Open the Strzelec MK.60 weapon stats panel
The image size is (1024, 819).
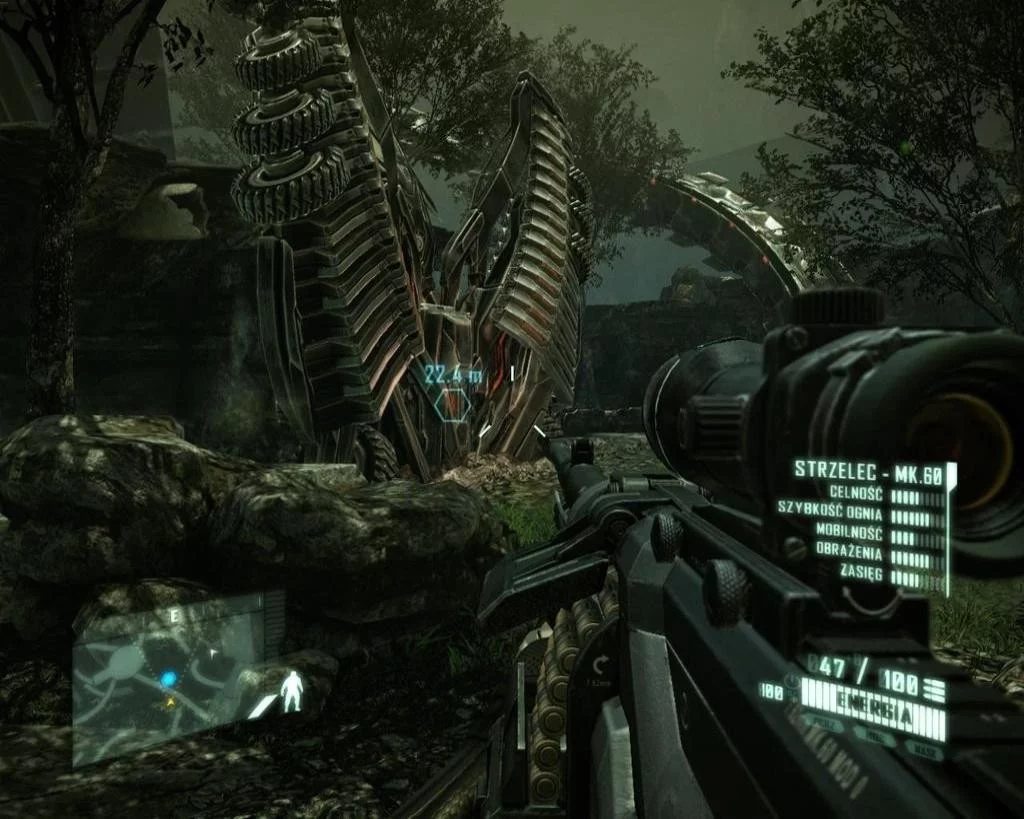[x=868, y=524]
